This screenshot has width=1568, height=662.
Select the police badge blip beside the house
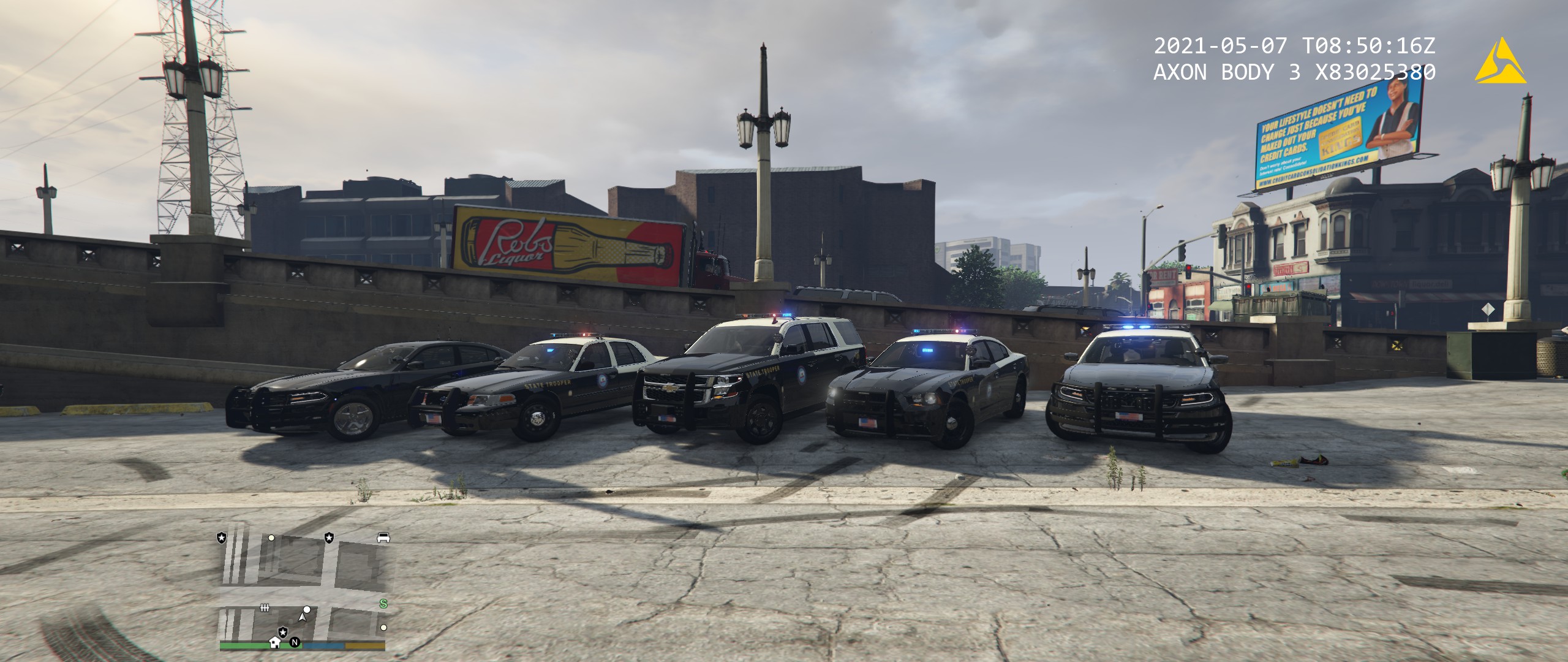[x=283, y=631]
